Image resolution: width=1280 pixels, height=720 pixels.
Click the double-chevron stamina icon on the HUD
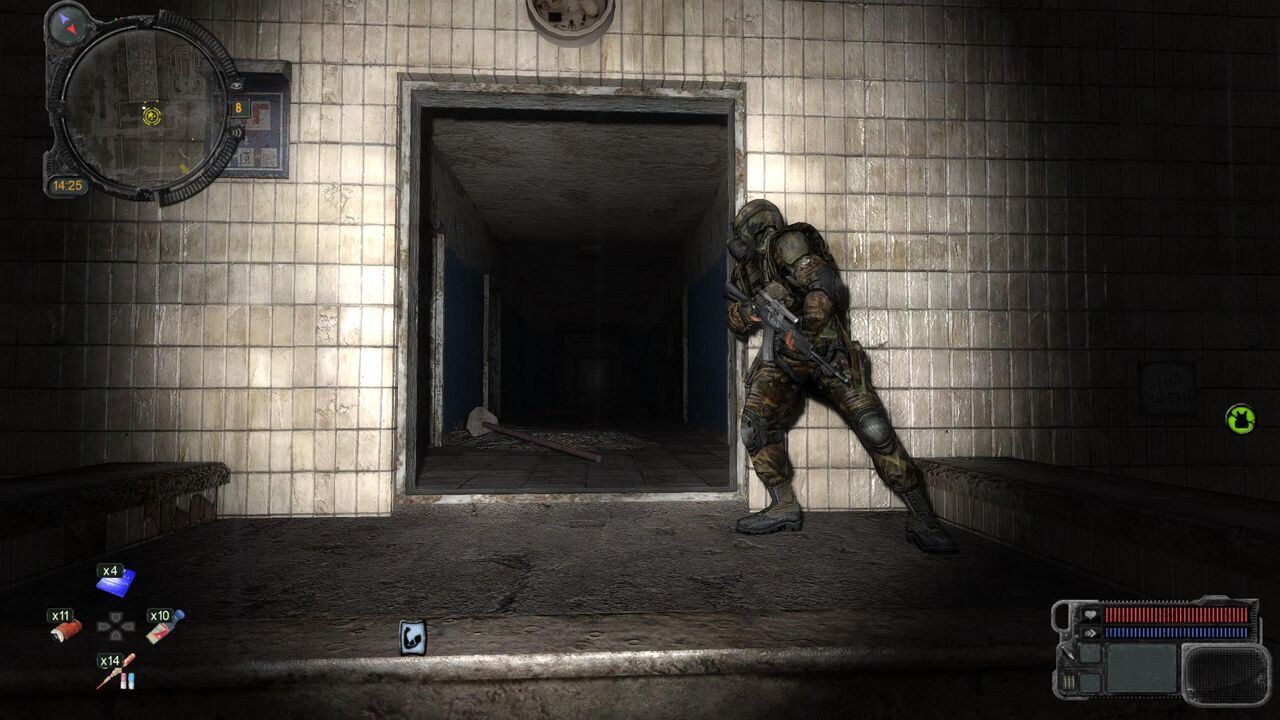1090,633
